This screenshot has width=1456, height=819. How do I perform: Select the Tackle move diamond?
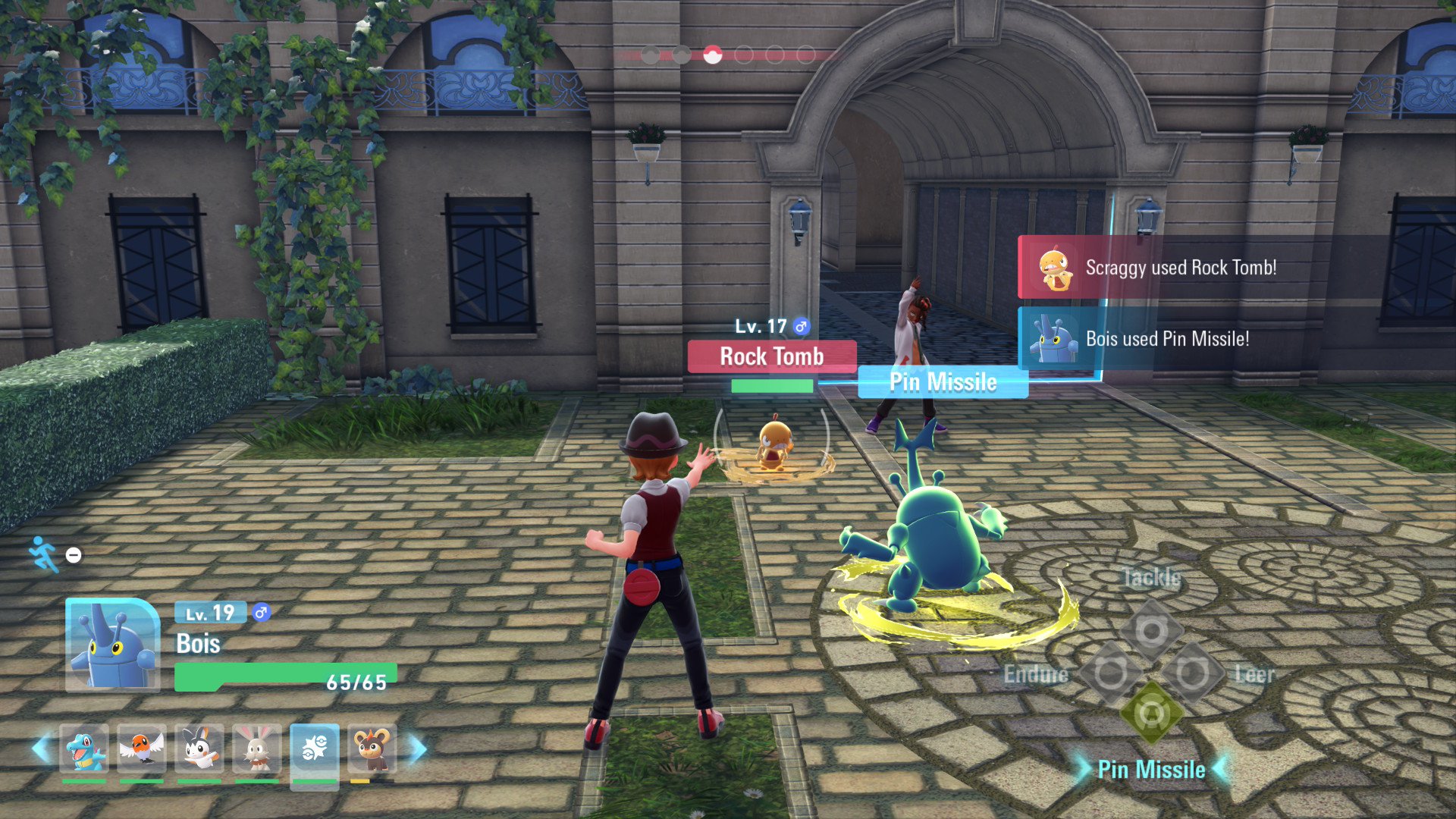click(x=1151, y=629)
